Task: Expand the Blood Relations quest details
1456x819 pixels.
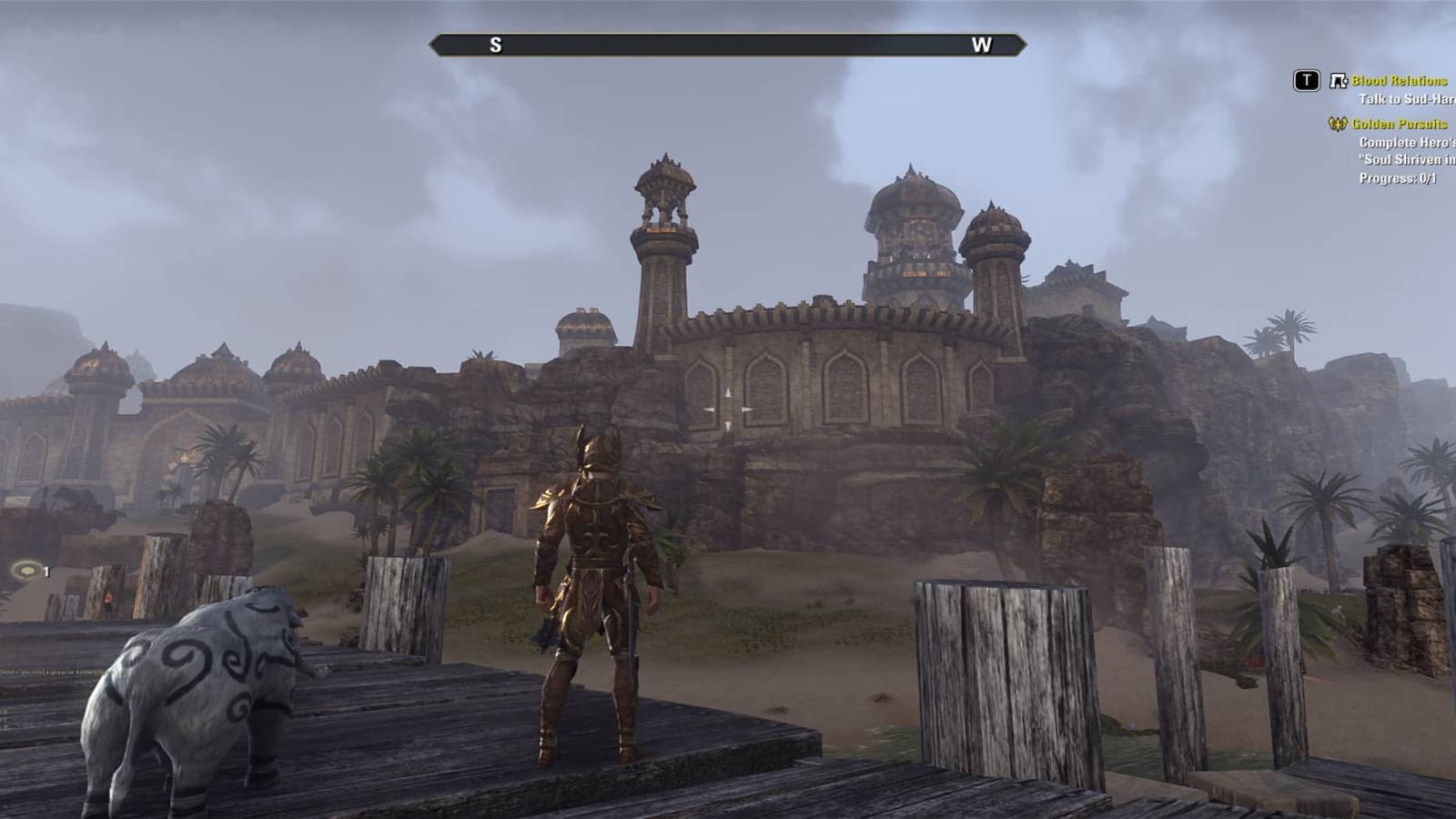Action: [1399, 80]
